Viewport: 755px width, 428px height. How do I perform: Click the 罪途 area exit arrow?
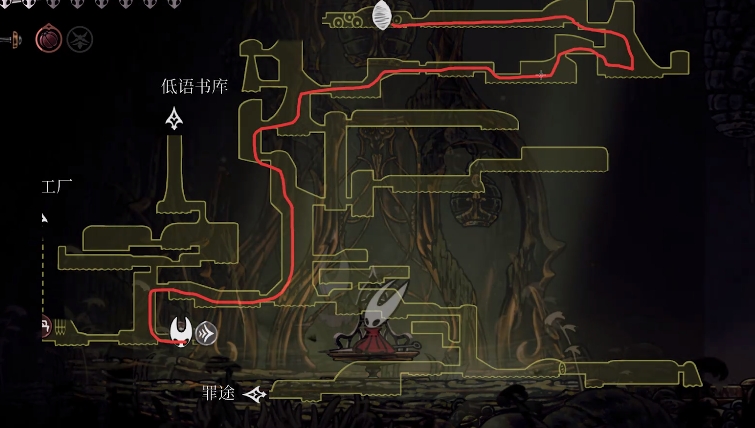click(256, 395)
